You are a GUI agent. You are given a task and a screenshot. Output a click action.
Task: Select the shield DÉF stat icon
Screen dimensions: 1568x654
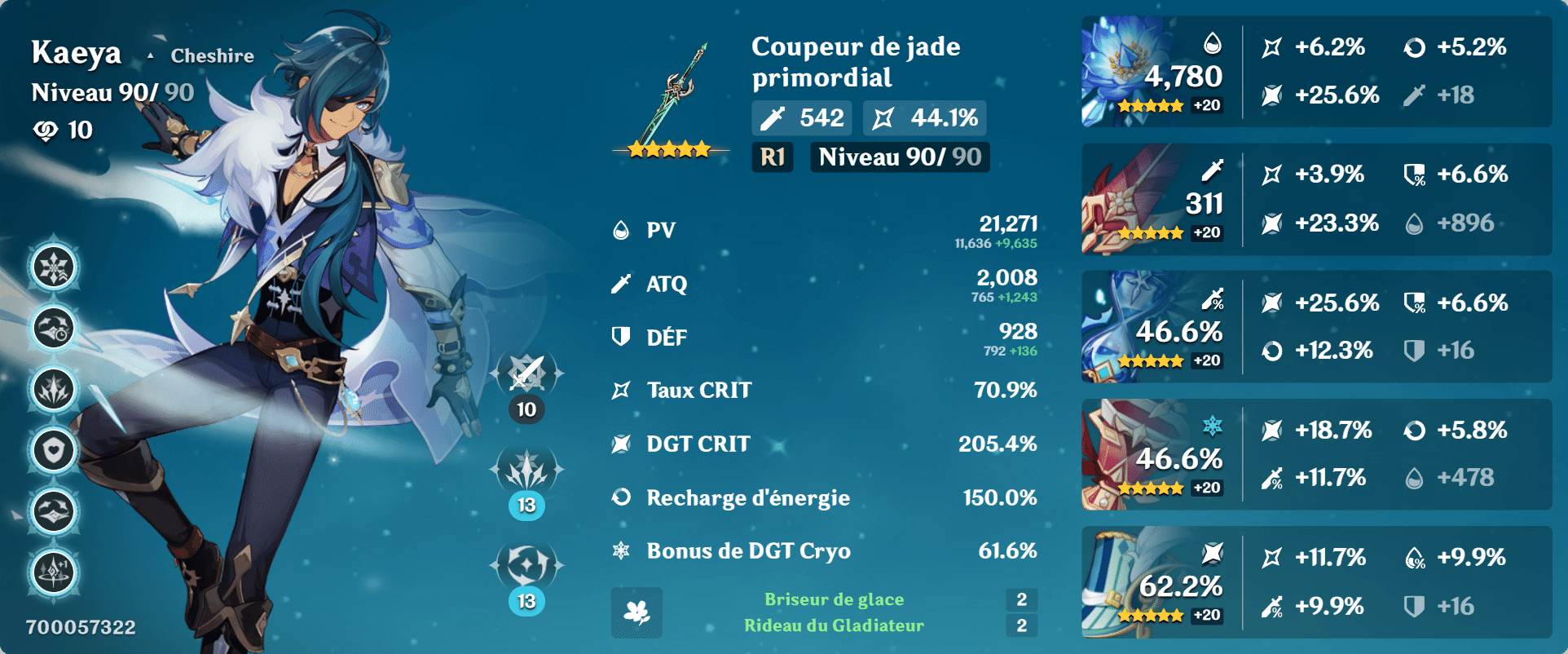[x=621, y=336]
